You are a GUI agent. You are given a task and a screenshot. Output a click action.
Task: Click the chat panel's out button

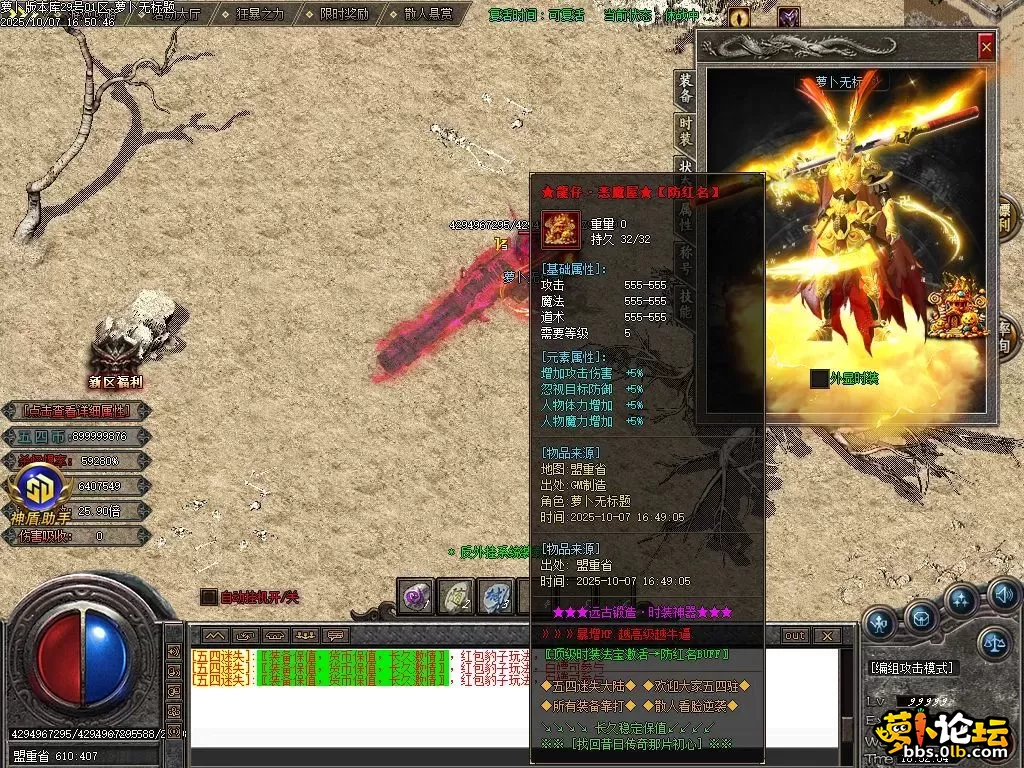click(794, 636)
